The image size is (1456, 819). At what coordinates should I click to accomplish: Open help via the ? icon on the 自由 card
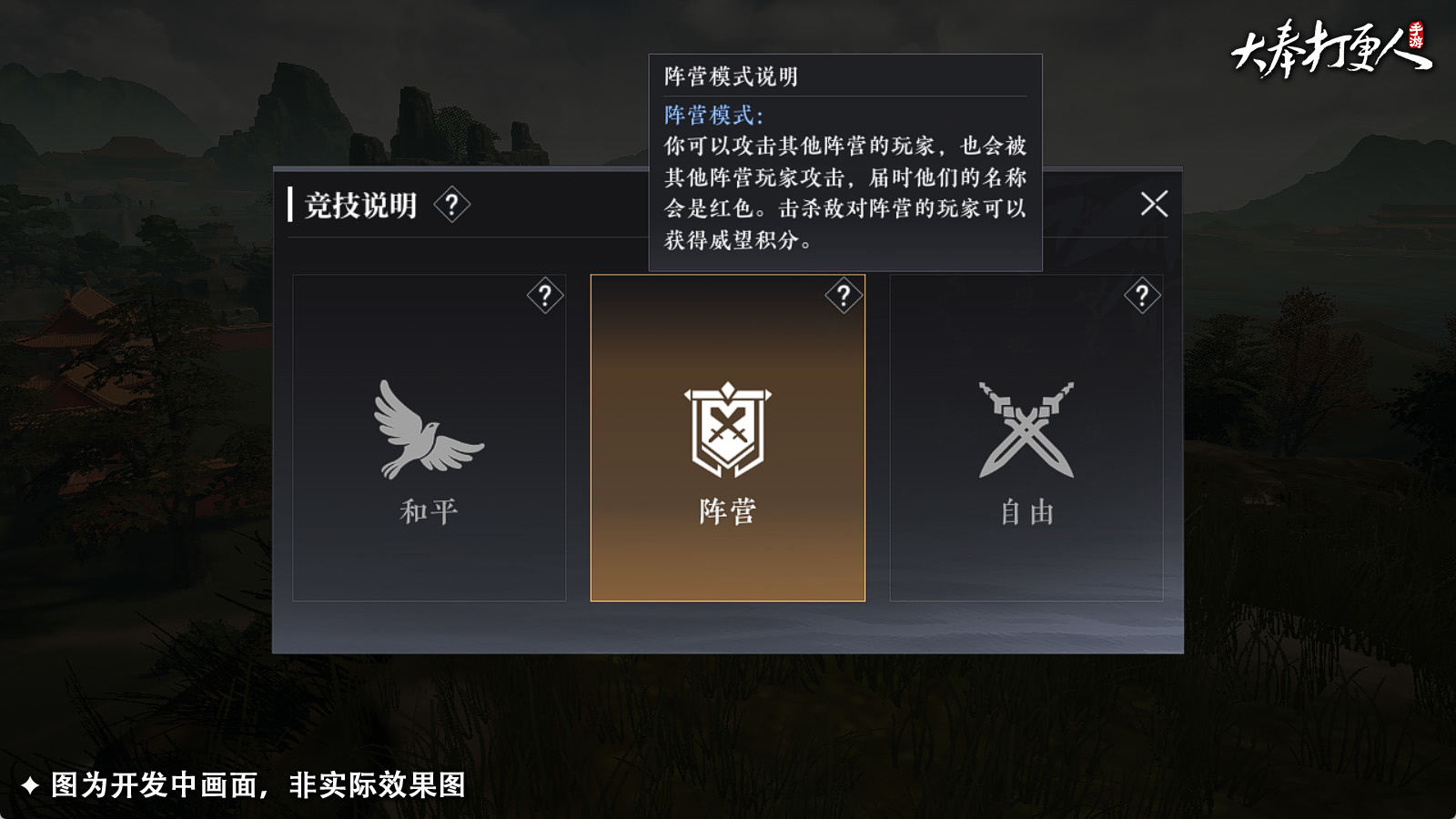tap(1144, 297)
